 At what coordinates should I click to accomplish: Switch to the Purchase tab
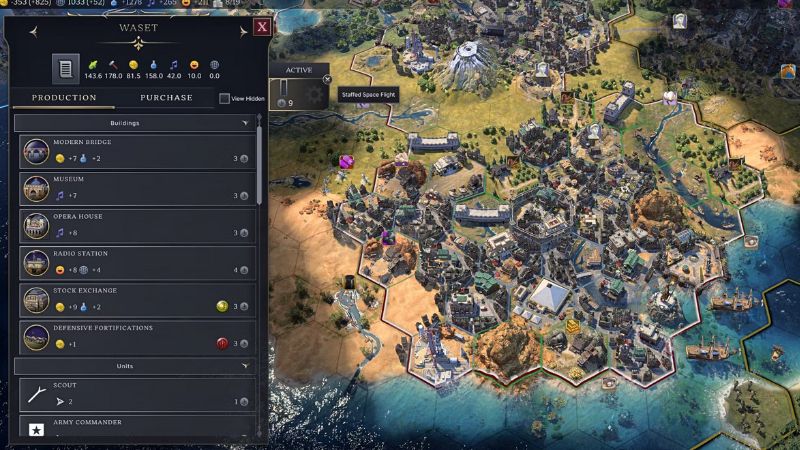(x=166, y=98)
